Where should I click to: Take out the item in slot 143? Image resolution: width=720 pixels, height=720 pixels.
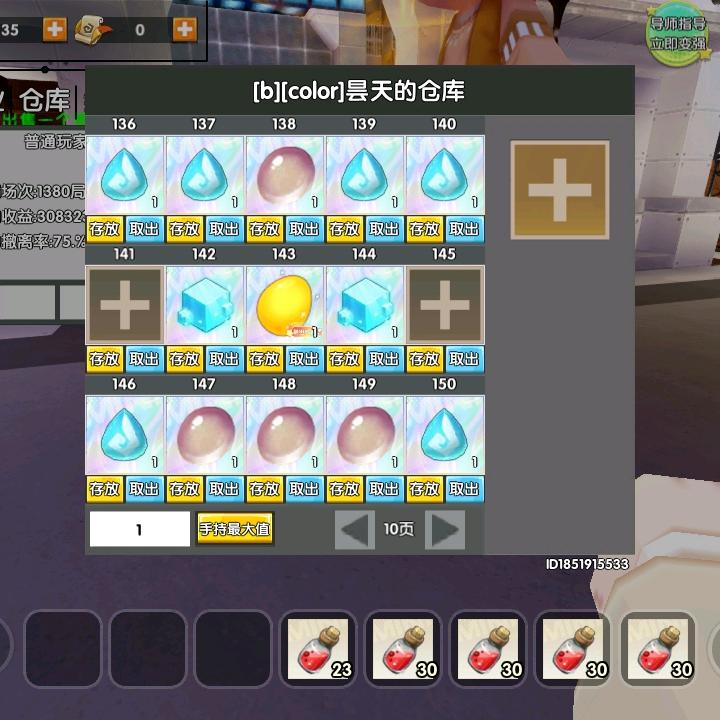(x=304, y=359)
